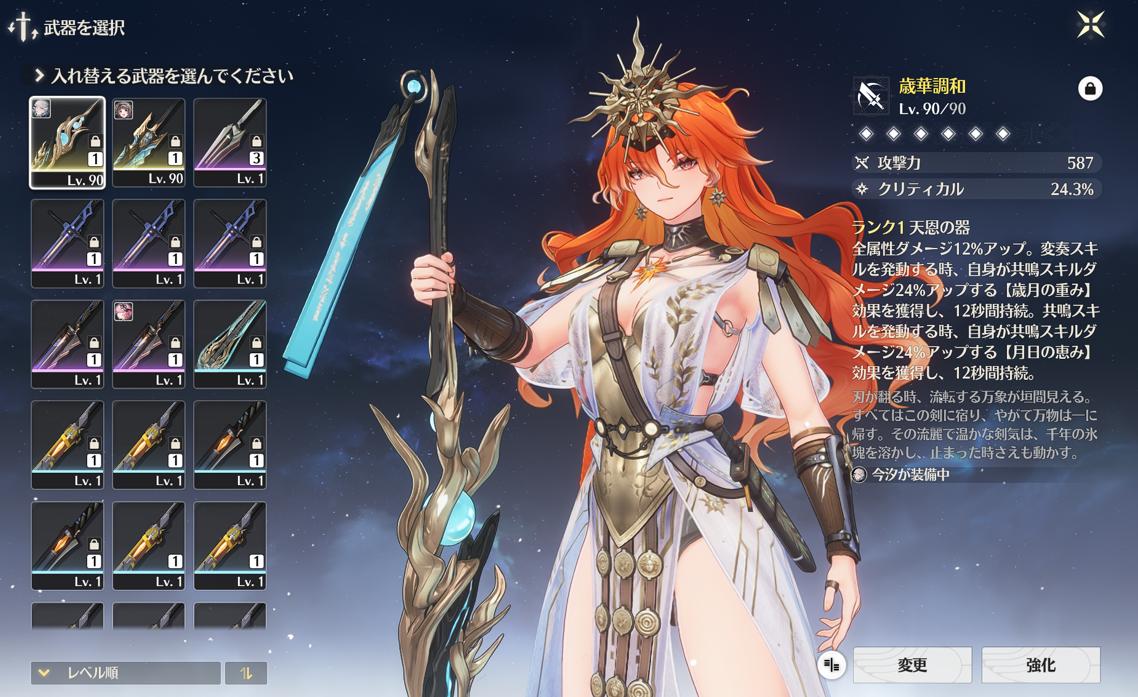Close the weapon selection screen
The width and height of the screenshot is (1138, 697).
[x=1090, y=25]
